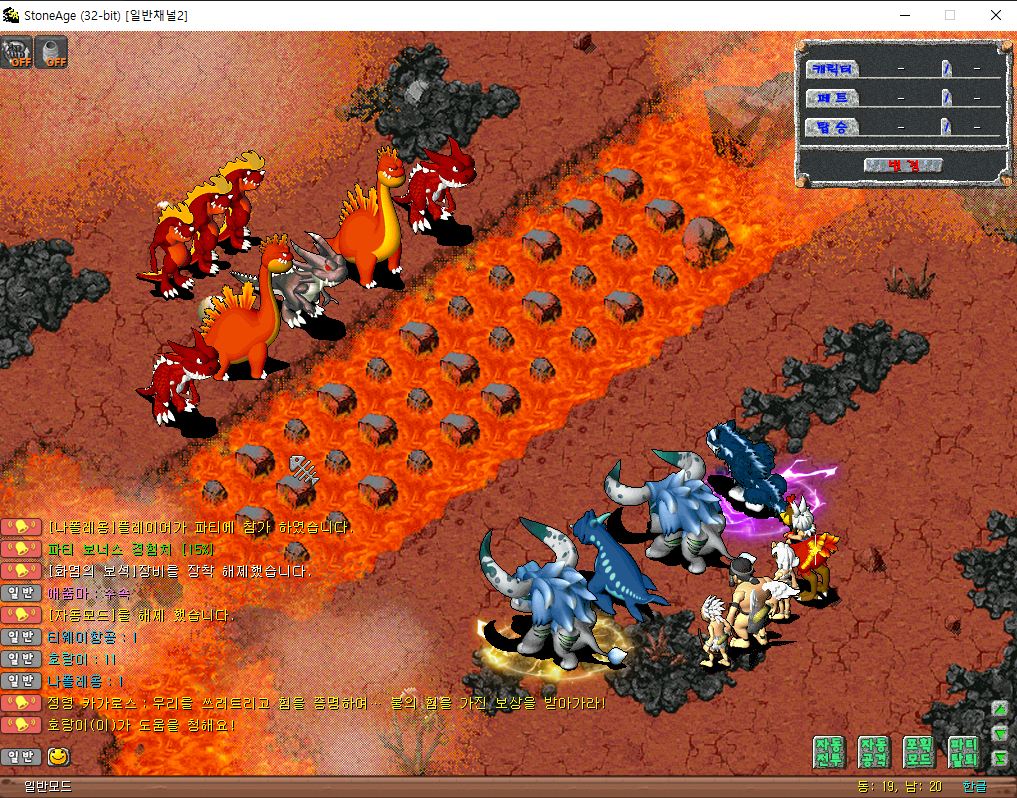Leave the party with 파티탈퇴 button
Viewport: 1017px width, 798px height.
tap(962, 752)
